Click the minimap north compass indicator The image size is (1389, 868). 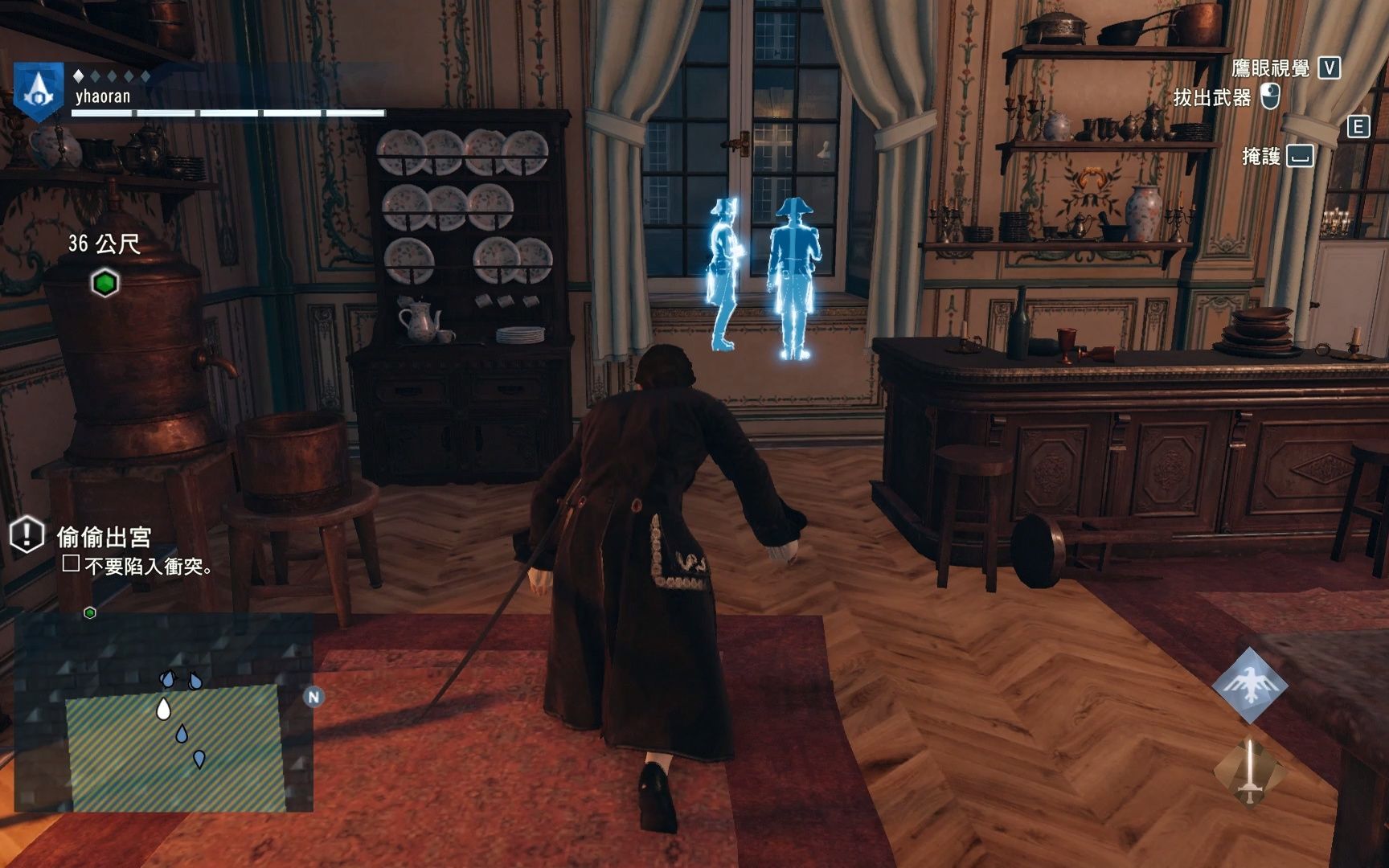click(313, 697)
